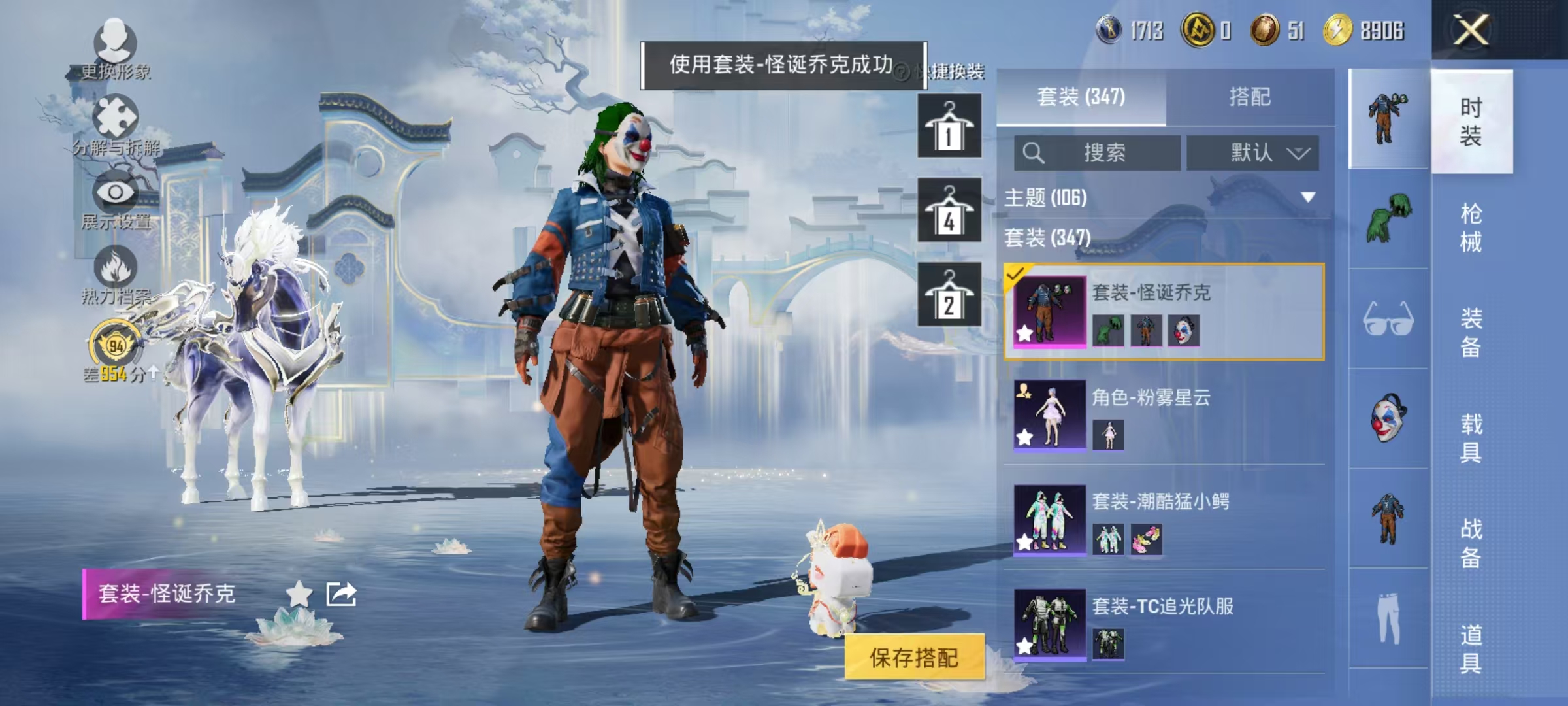Save the outfit with 保存搭配
1568x706 pixels.
pos(913,658)
